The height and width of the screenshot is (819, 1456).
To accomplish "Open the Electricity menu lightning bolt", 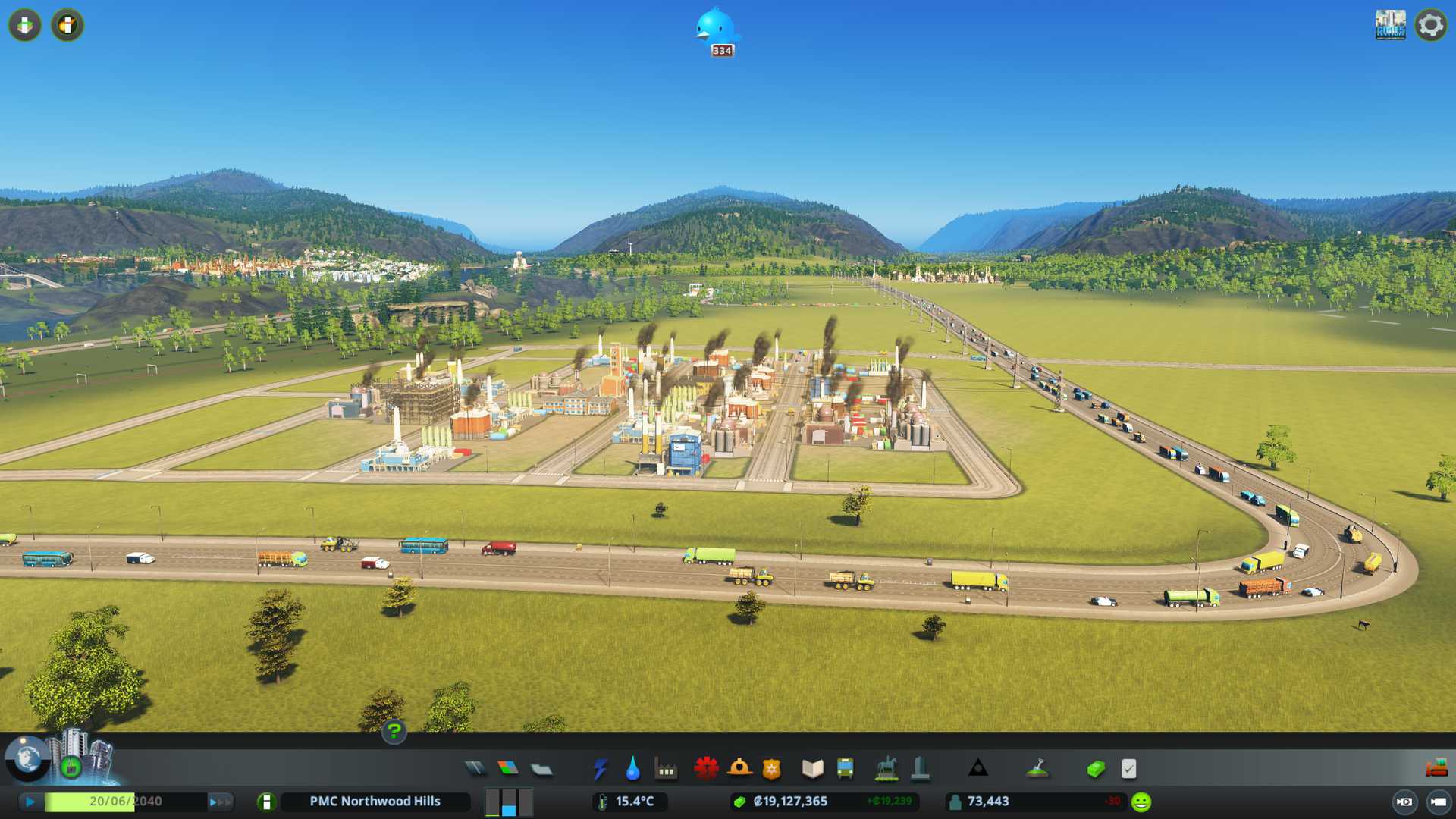I will [x=600, y=769].
